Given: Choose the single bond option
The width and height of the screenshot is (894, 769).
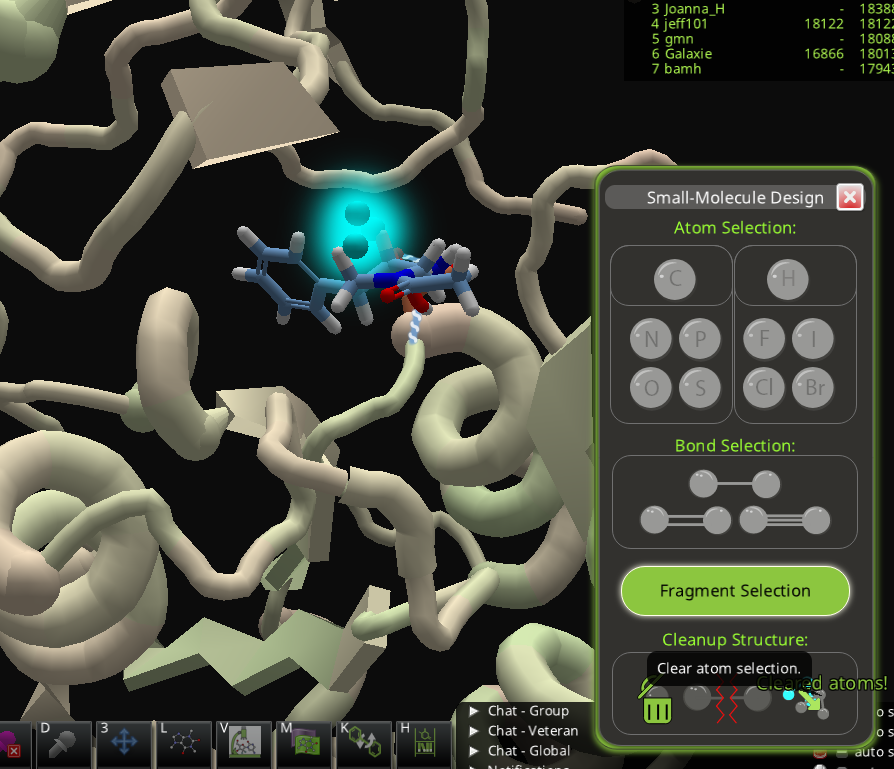Looking at the screenshot, I should (734, 485).
